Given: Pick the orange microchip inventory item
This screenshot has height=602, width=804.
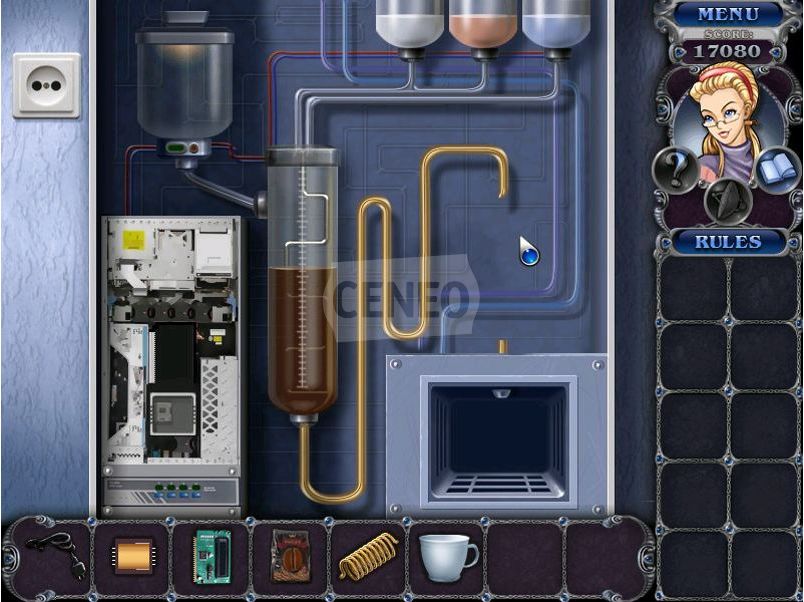Looking at the screenshot, I should coord(132,555).
